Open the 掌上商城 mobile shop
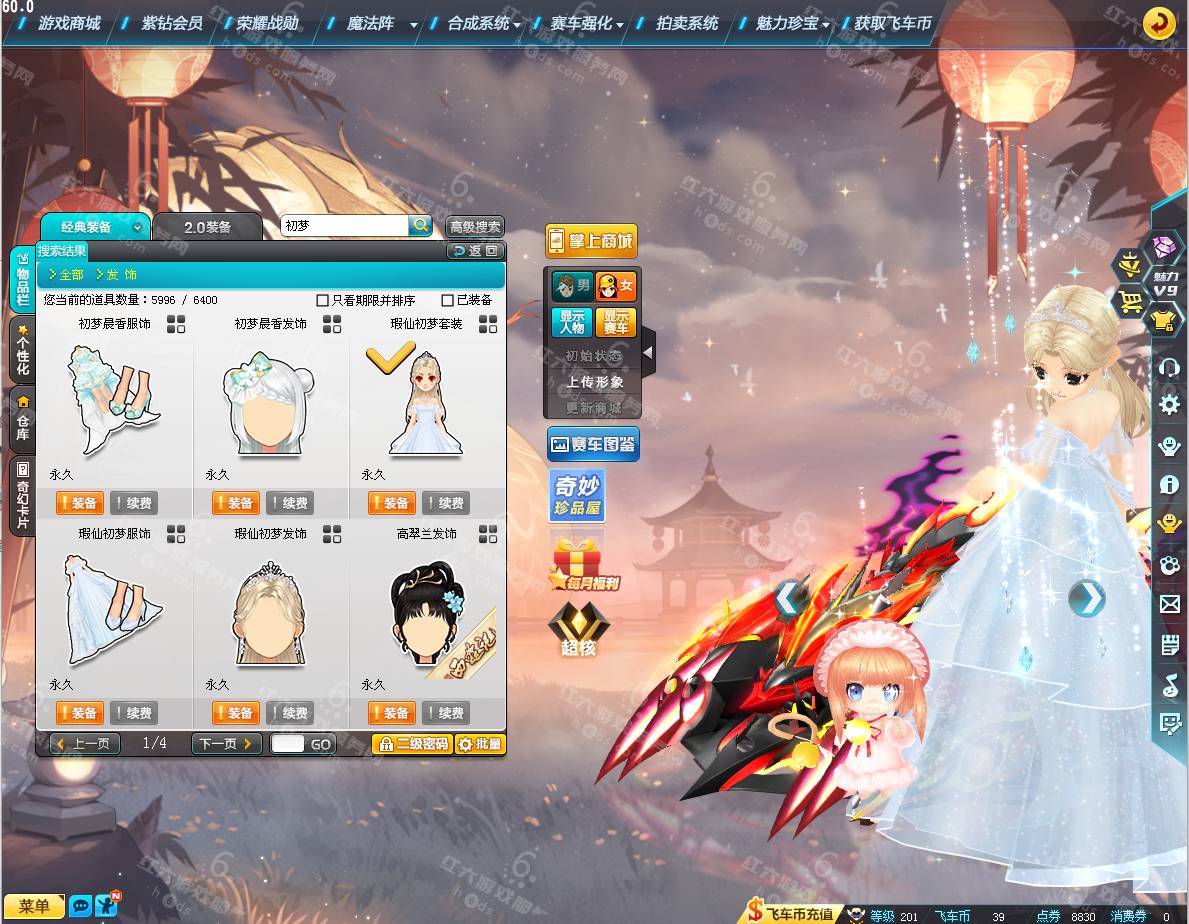 click(591, 241)
